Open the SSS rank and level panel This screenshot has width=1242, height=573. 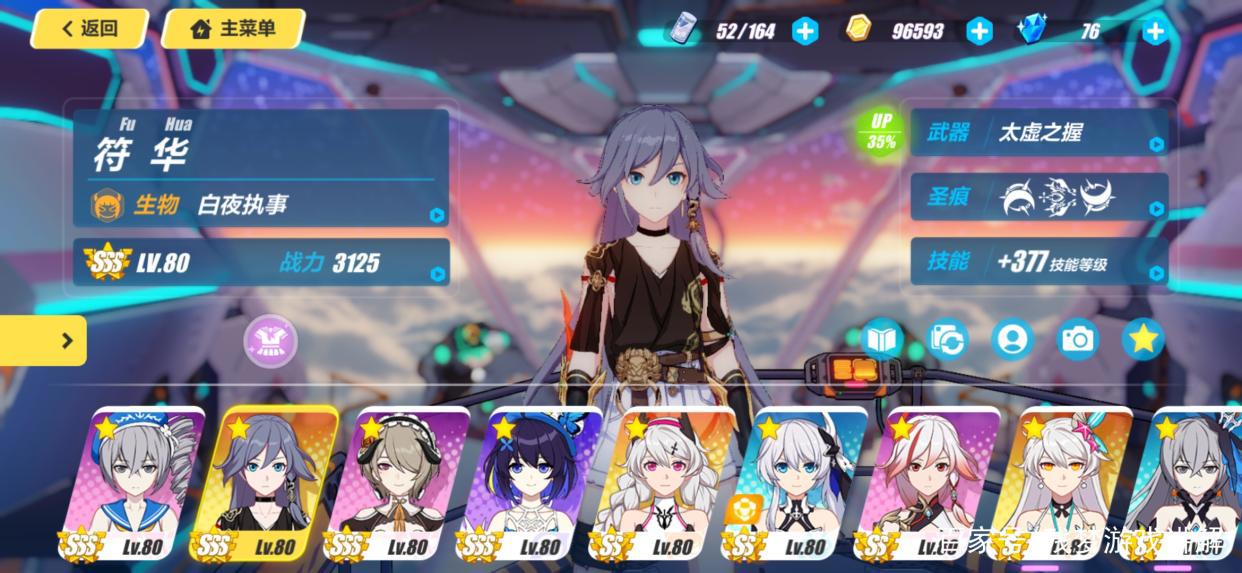260,263
